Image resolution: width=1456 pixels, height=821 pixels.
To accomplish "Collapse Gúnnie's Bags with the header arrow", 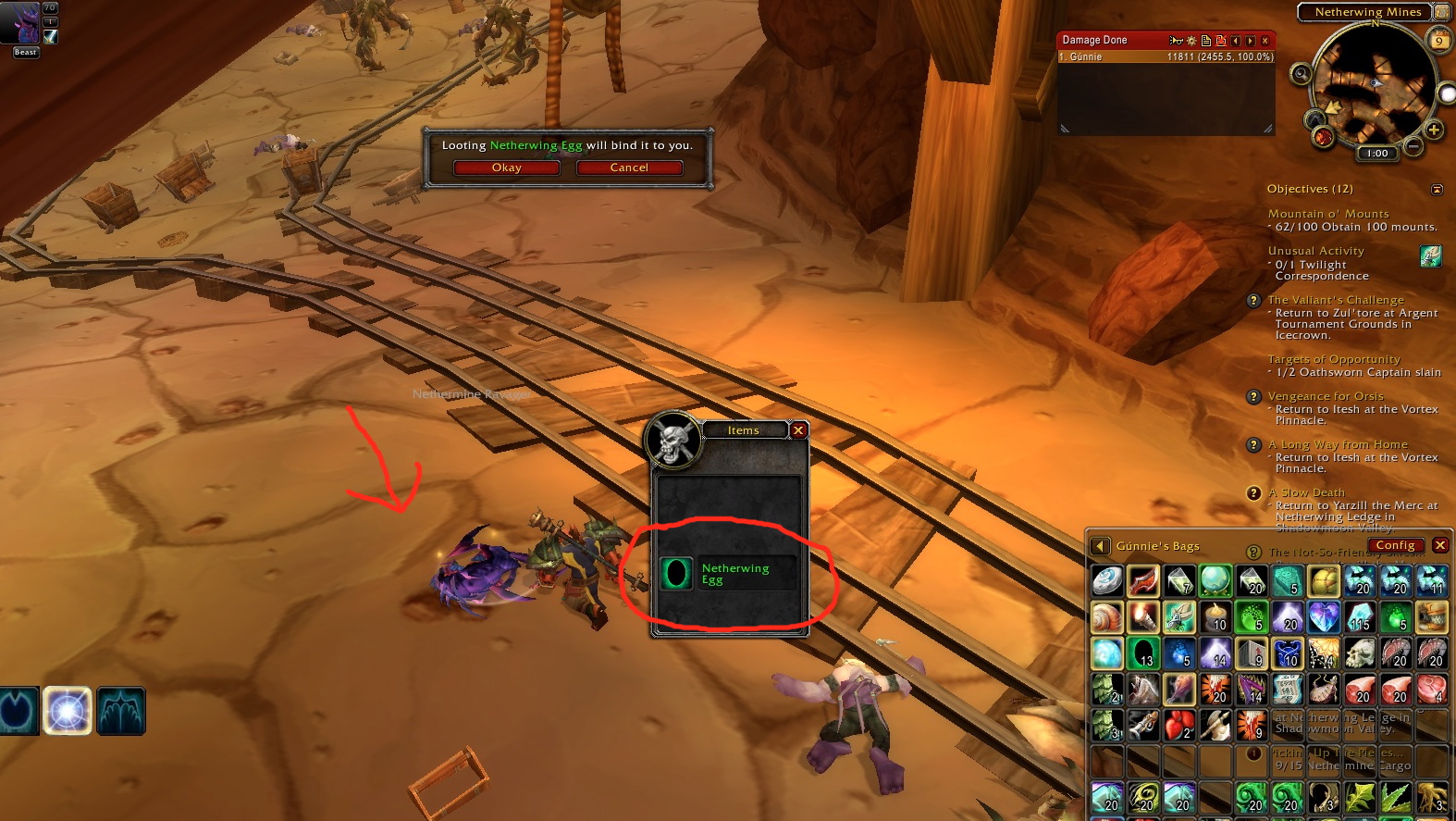I will pyautogui.click(x=1100, y=545).
